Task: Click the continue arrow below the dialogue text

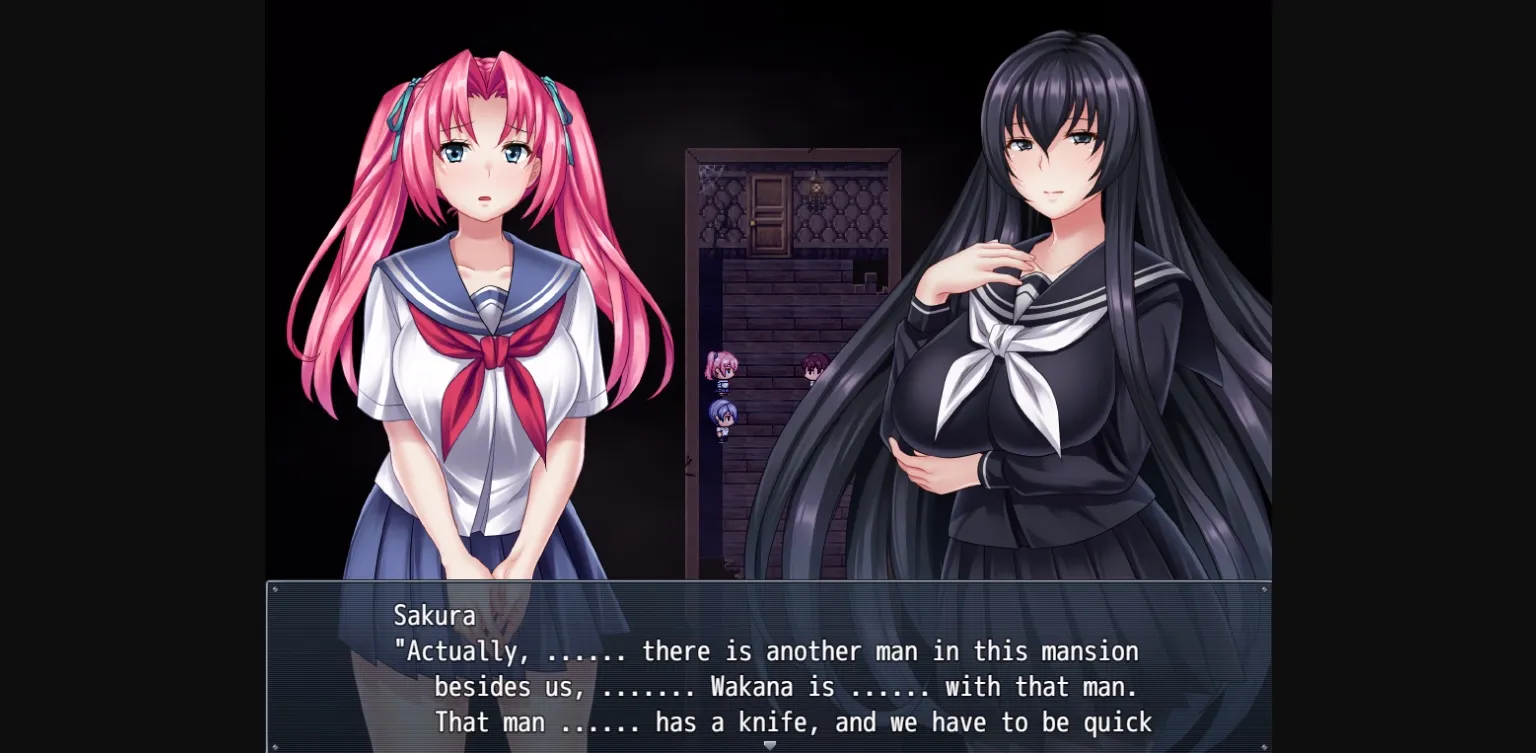Action: point(769,744)
